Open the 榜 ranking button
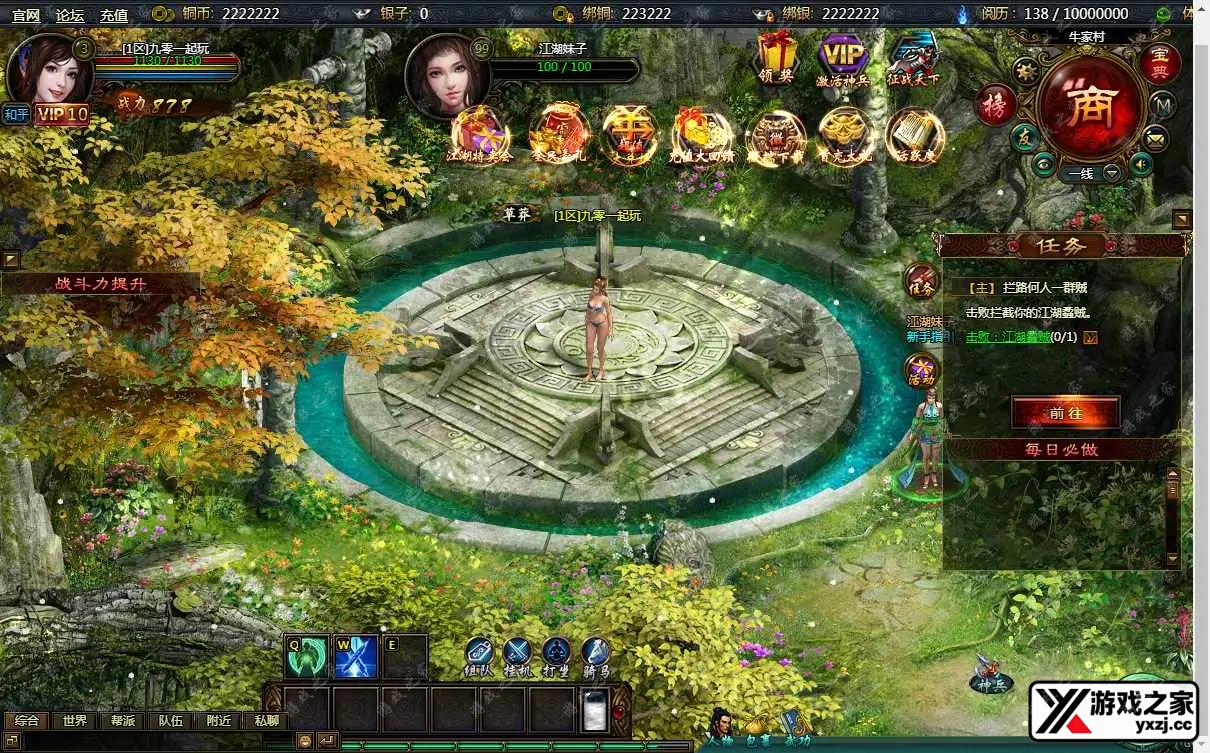This screenshot has width=1210, height=753. [x=995, y=106]
